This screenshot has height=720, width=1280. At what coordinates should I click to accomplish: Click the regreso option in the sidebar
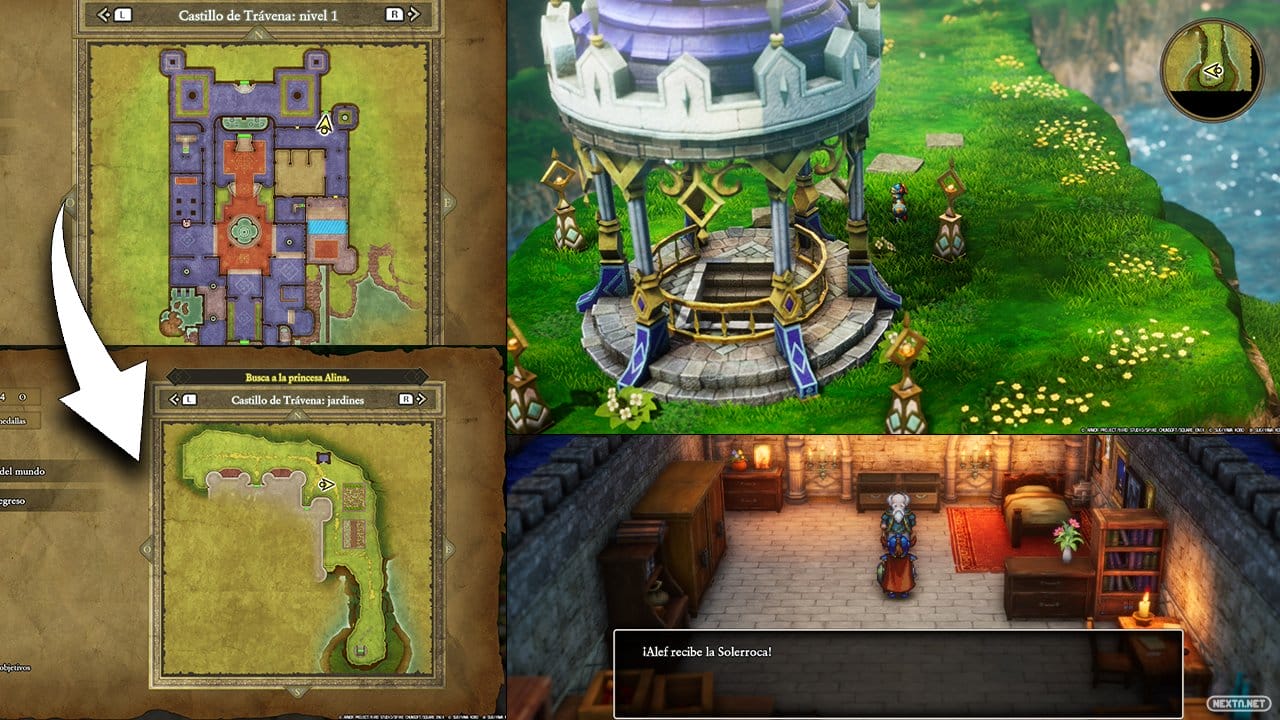point(14,502)
